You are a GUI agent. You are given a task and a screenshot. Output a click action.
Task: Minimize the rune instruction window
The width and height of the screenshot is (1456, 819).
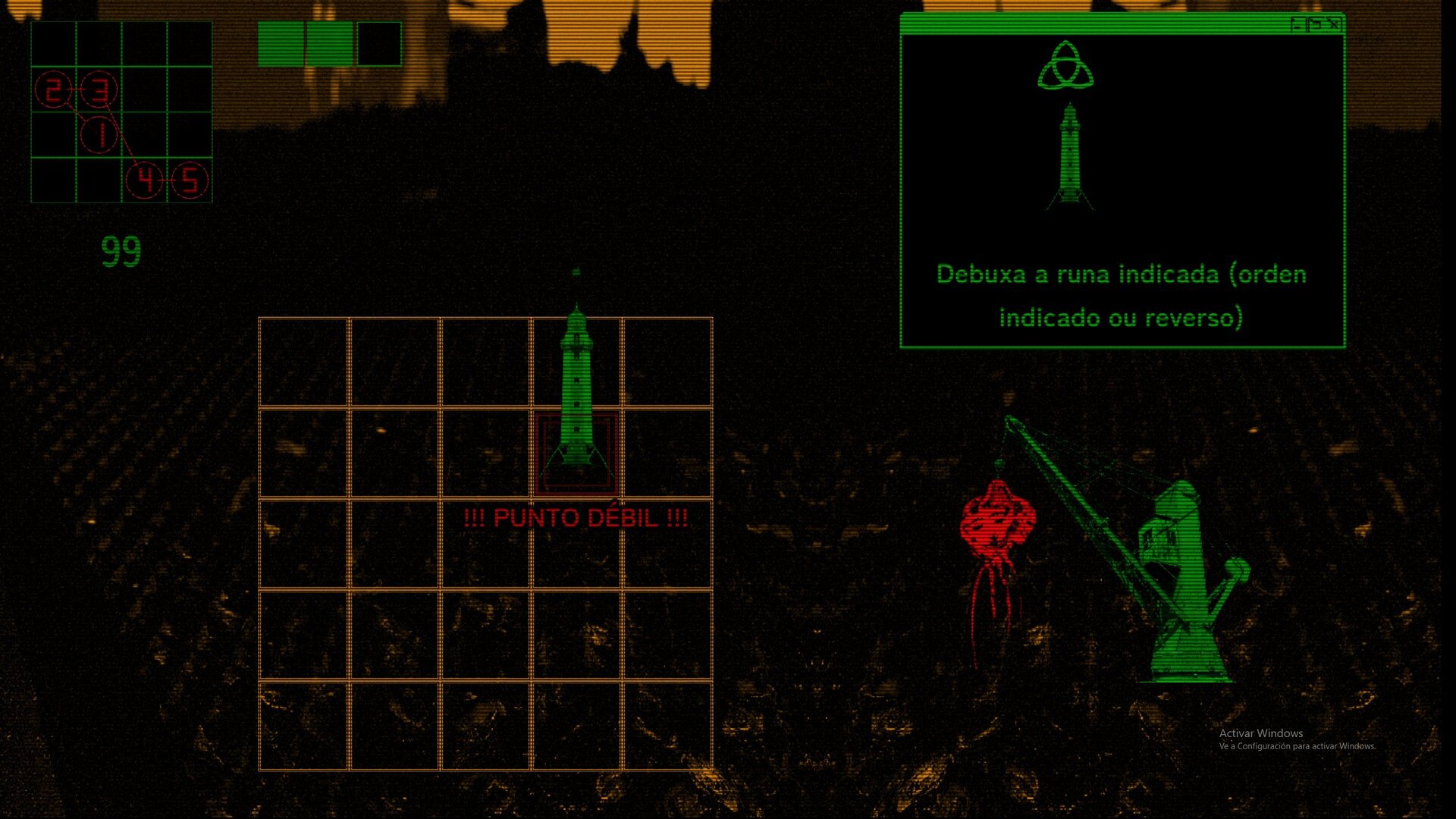coord(1298,24)
